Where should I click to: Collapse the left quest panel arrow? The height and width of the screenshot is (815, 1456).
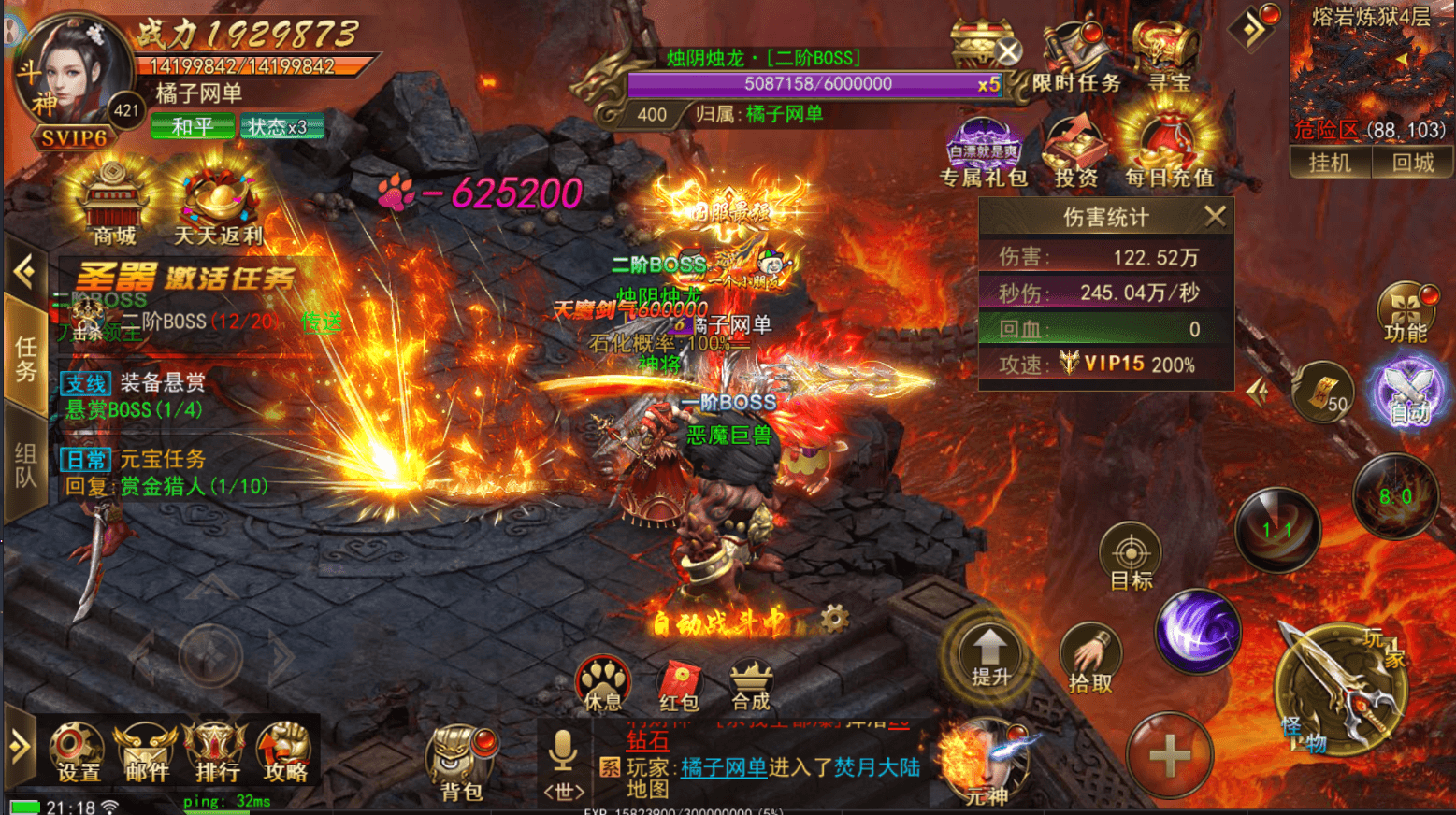point(22,269)
